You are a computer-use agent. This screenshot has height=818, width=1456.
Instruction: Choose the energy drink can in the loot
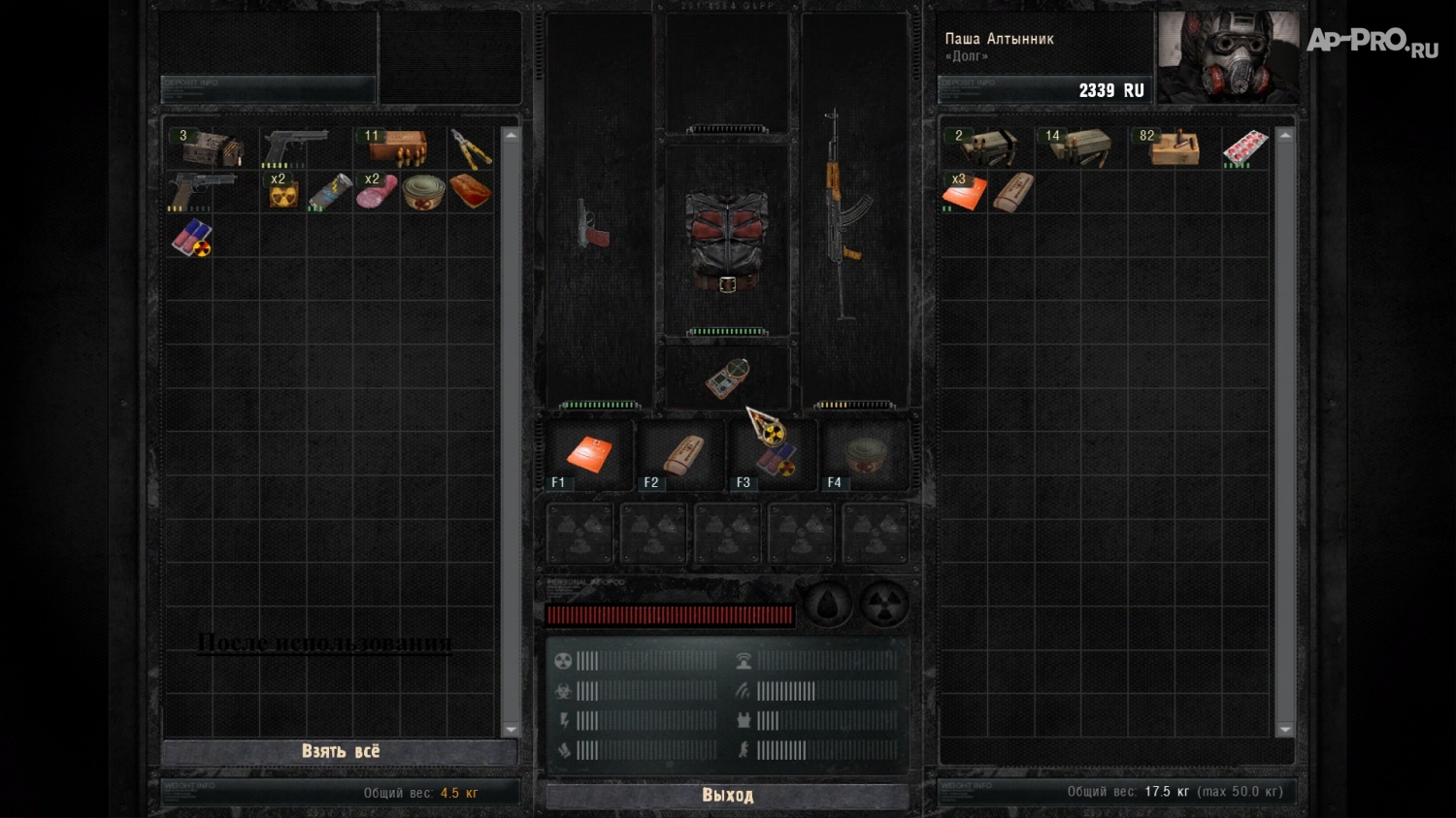pos(329,192)
